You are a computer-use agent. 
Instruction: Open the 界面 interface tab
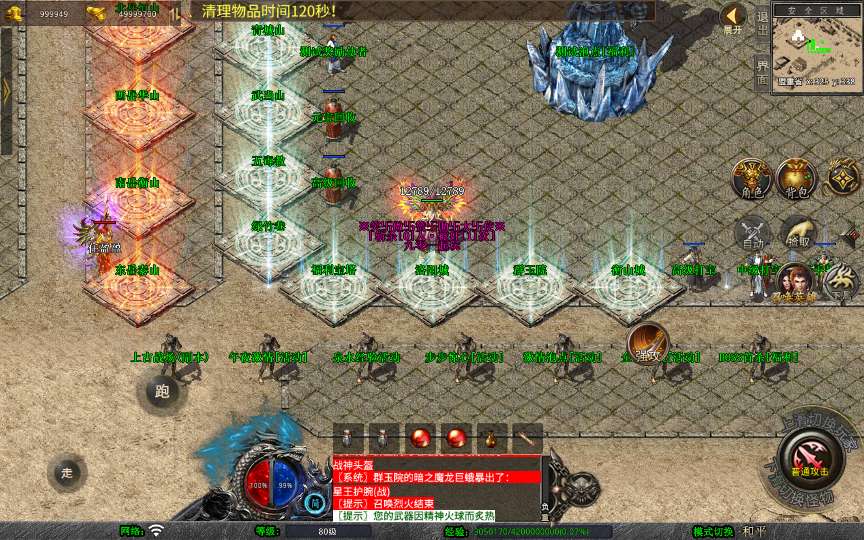coord(762,70)
